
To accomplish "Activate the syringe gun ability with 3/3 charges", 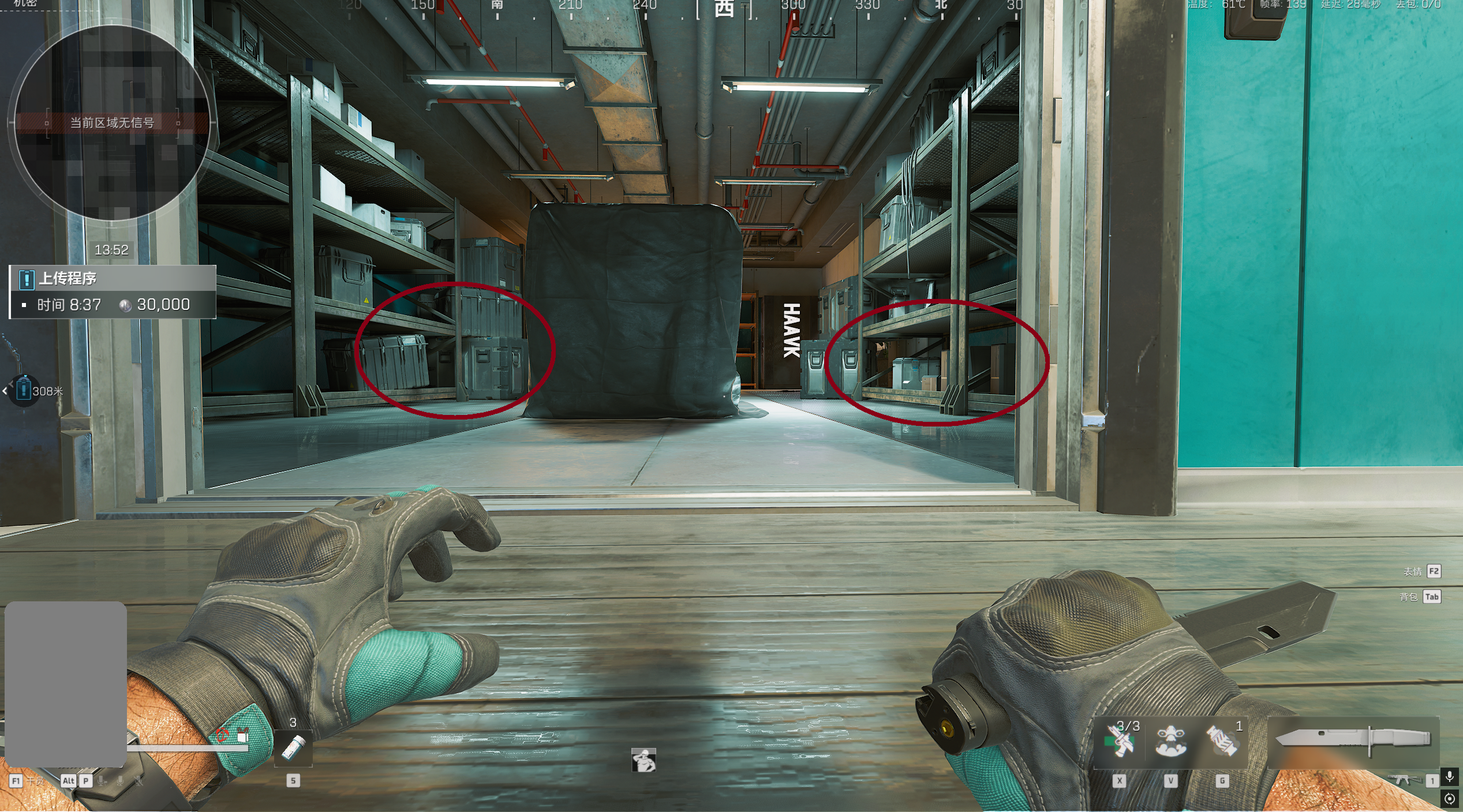I will [x=1120, y=741].
